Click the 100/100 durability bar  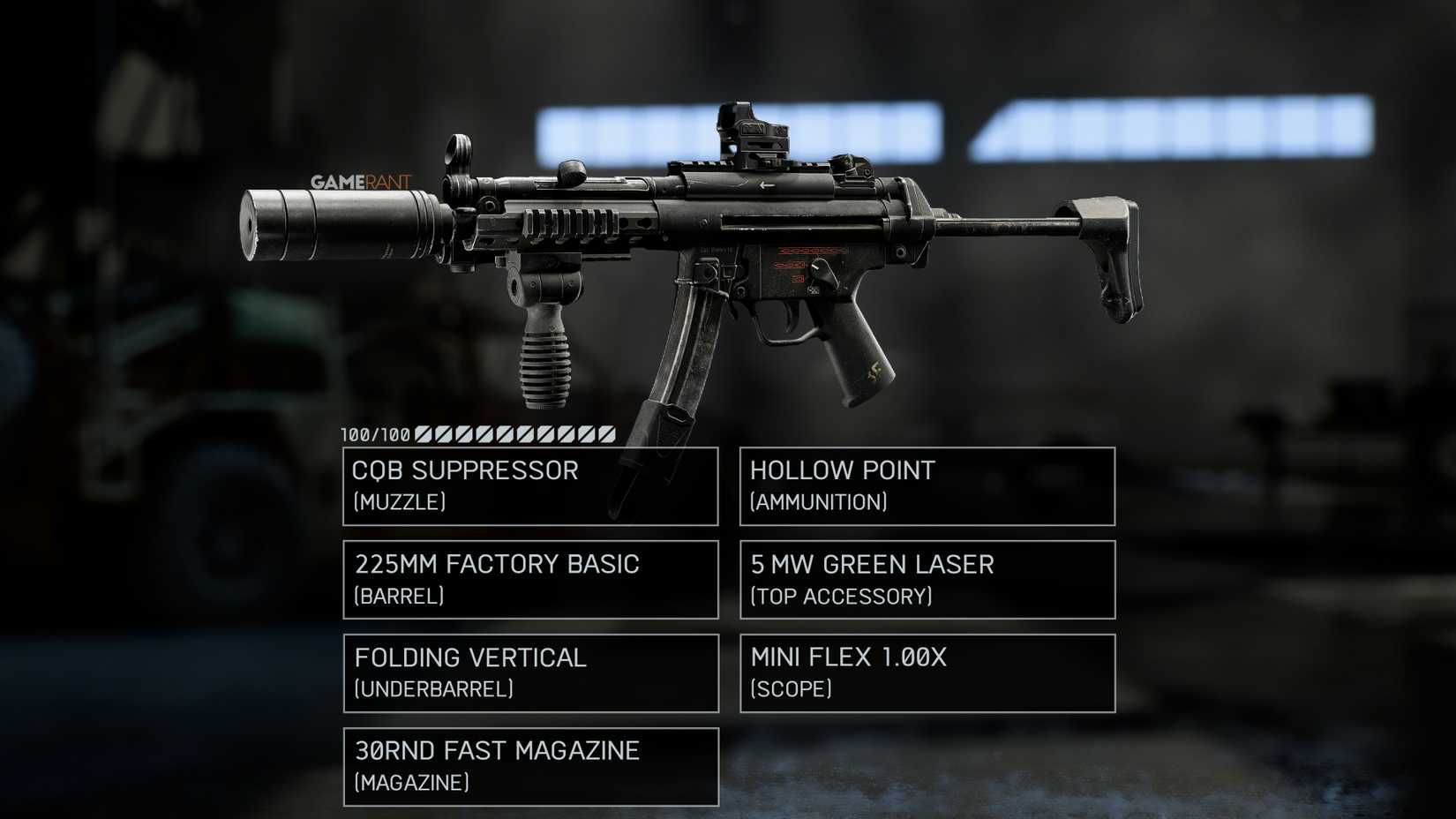[x=477, y=434]
